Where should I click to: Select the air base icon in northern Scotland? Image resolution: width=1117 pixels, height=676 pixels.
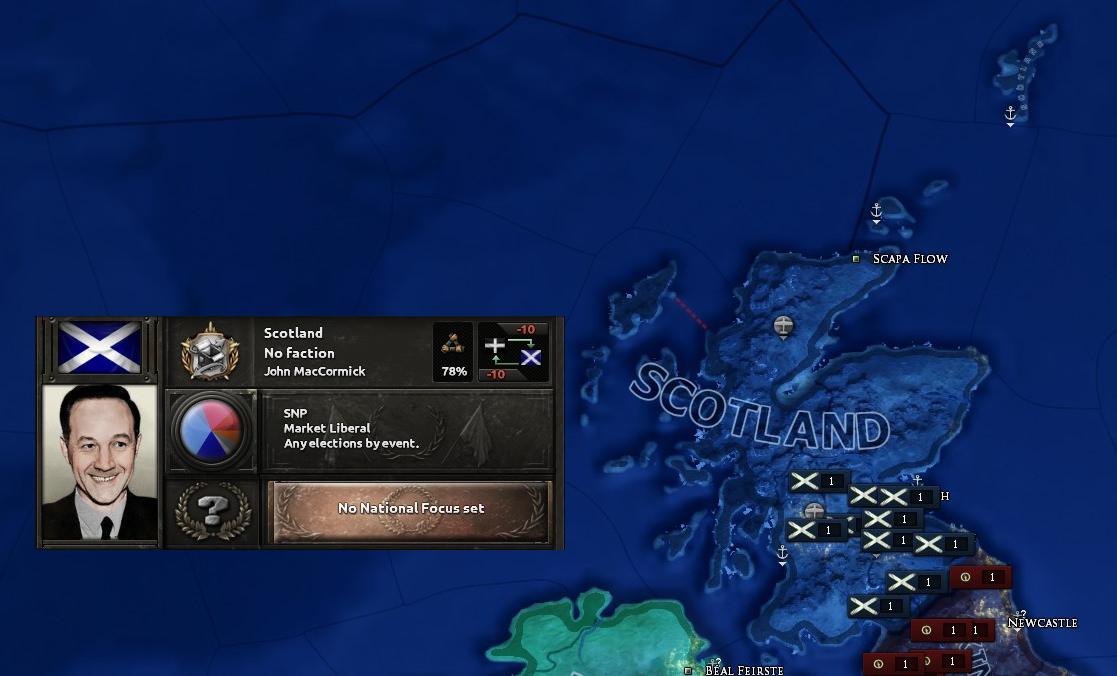784,326
